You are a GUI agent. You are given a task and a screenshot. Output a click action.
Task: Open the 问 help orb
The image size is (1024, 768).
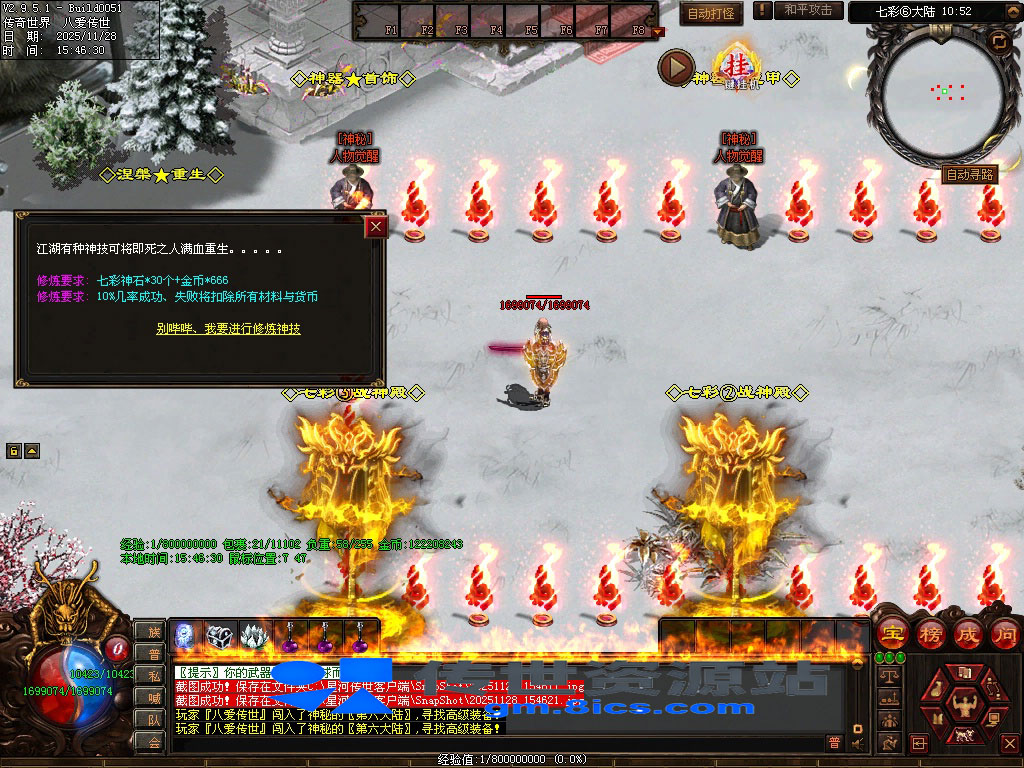click(1004, 633)
